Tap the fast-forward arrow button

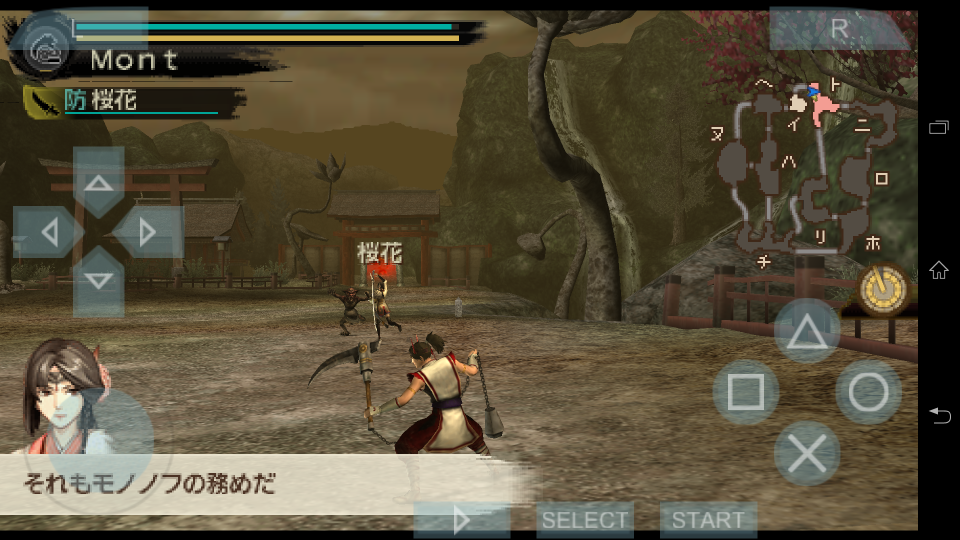pos(461,520)
